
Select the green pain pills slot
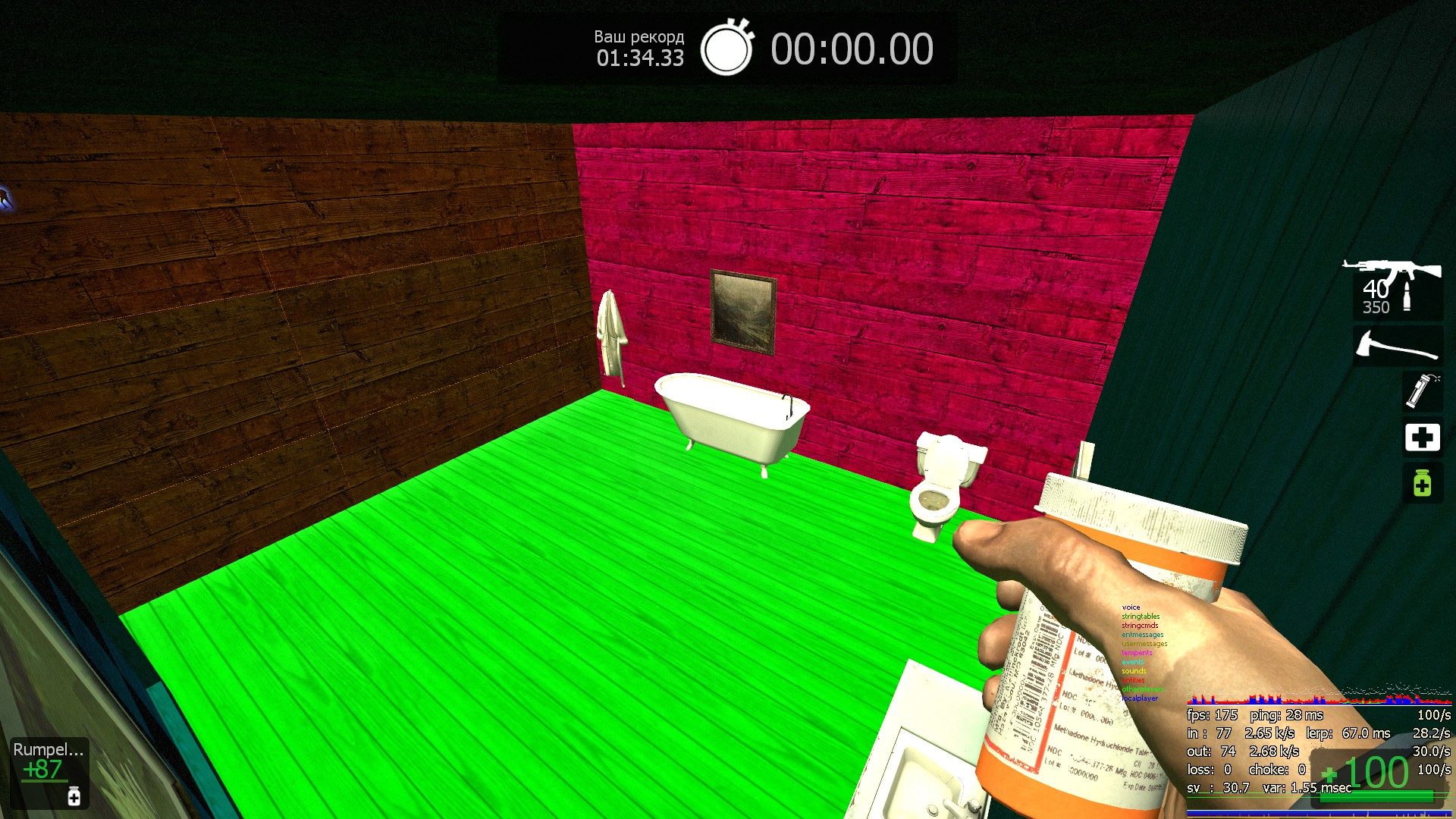(x=1422, y=483)
